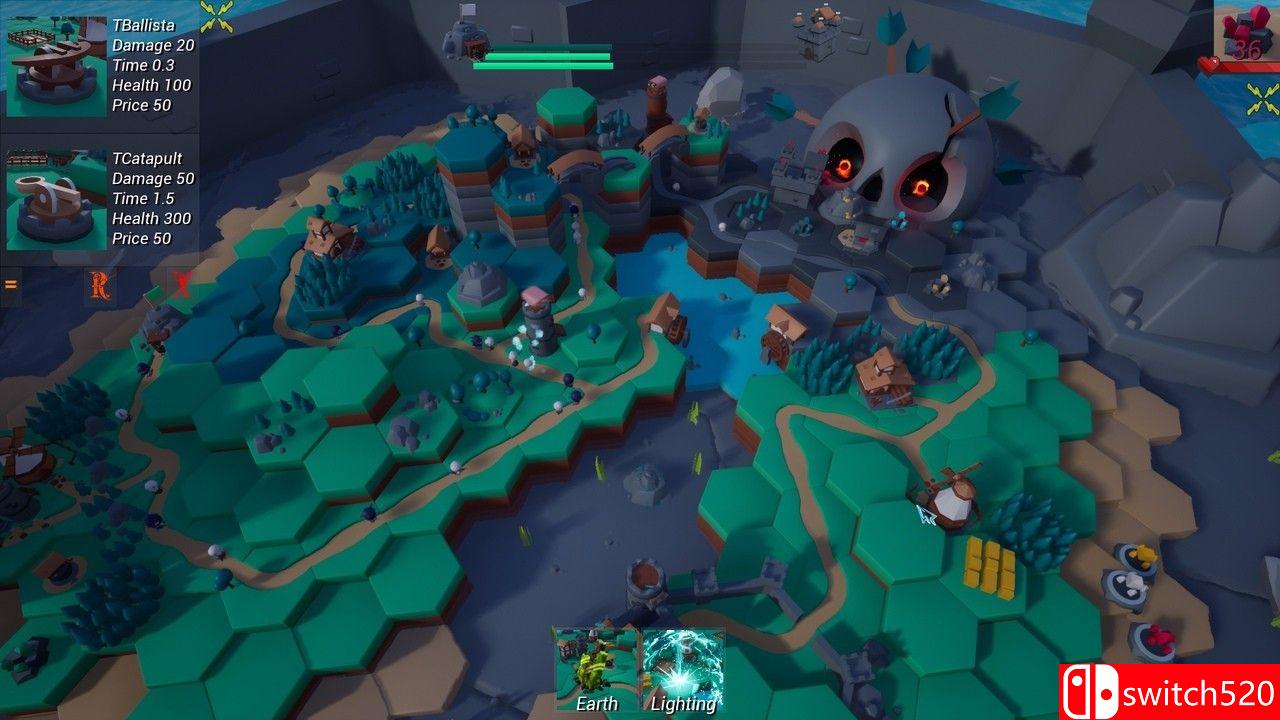Open the orange equals-sign menu button
Screen dimensions: 1280x720
click(x=11, y=285)
